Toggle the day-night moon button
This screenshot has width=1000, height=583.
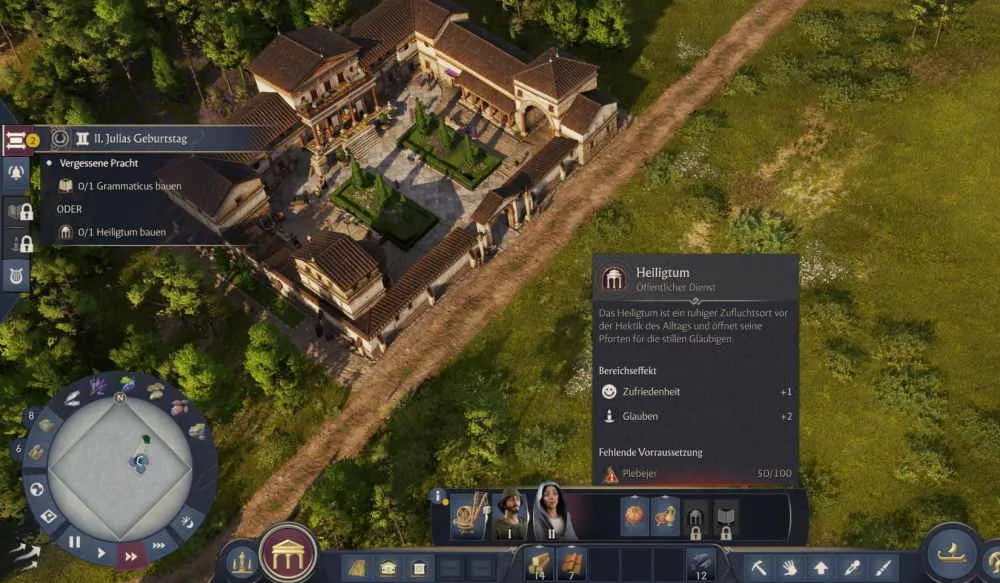coord(188,521)
